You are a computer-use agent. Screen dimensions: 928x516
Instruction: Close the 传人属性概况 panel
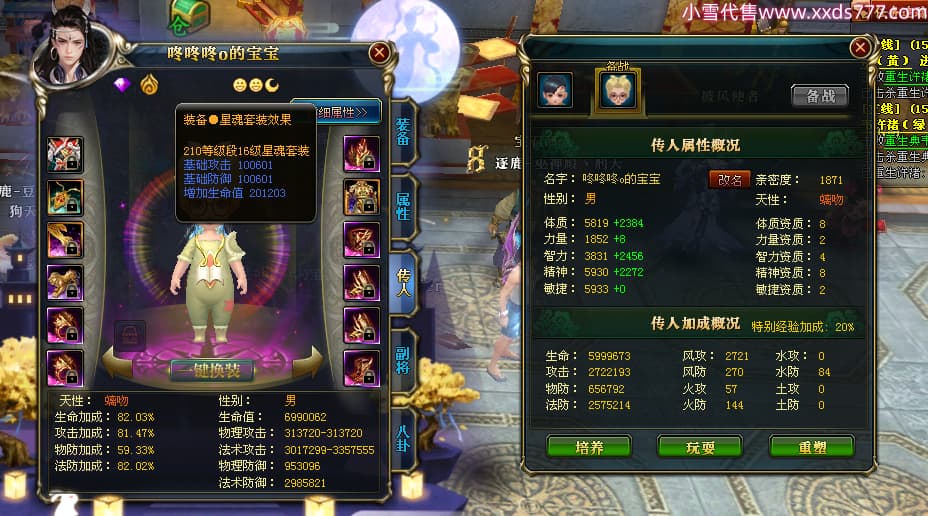point(860,47)
